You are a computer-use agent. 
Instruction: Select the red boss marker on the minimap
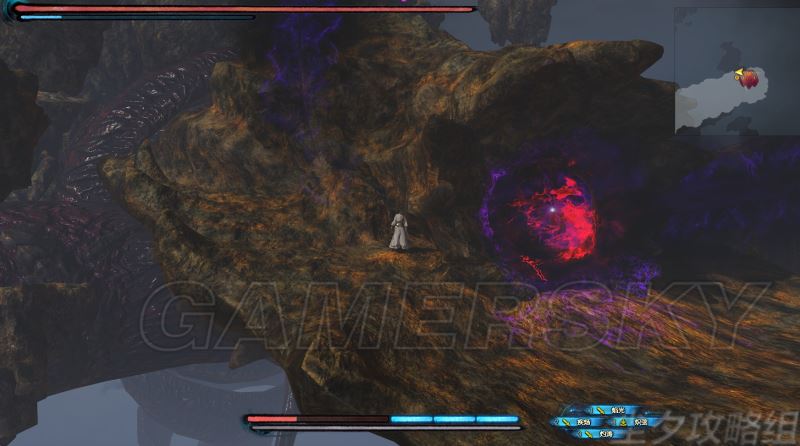tap(750, 78)
